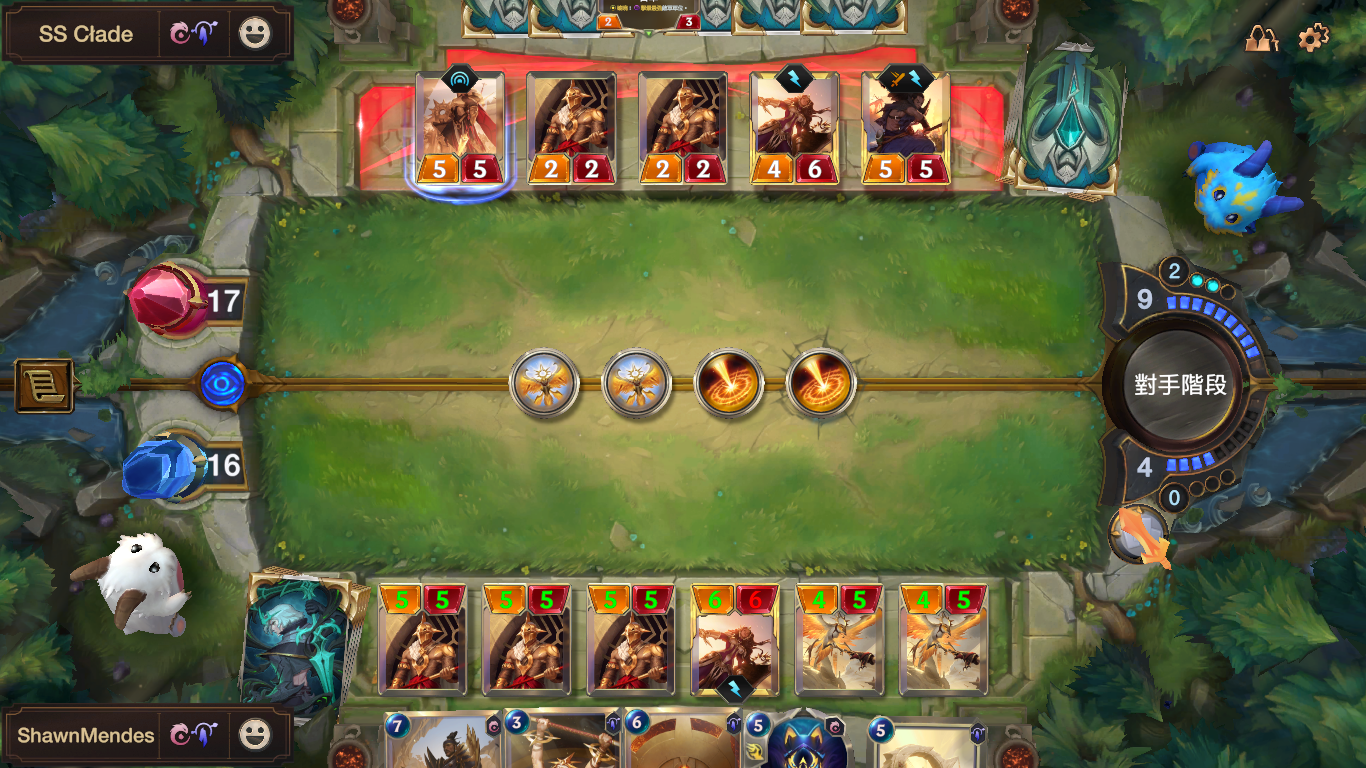Open the opponent's emote wheel smiley
This screenshot has width=1366, height=768.
(x=256, y=33)
